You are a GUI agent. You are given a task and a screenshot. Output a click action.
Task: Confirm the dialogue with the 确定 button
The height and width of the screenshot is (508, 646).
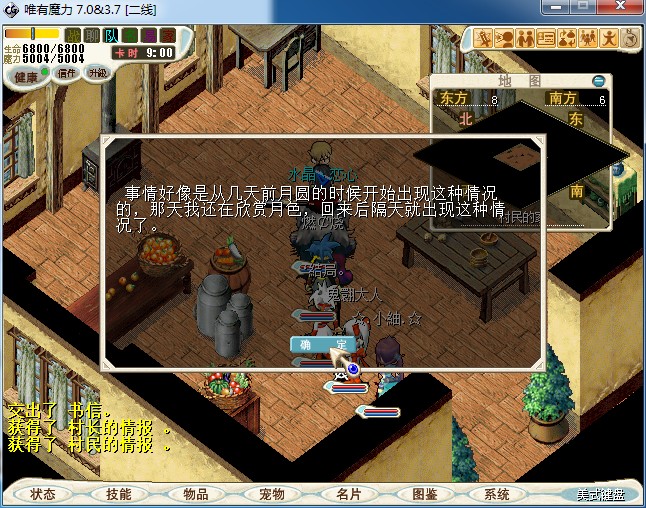[322, 344]
